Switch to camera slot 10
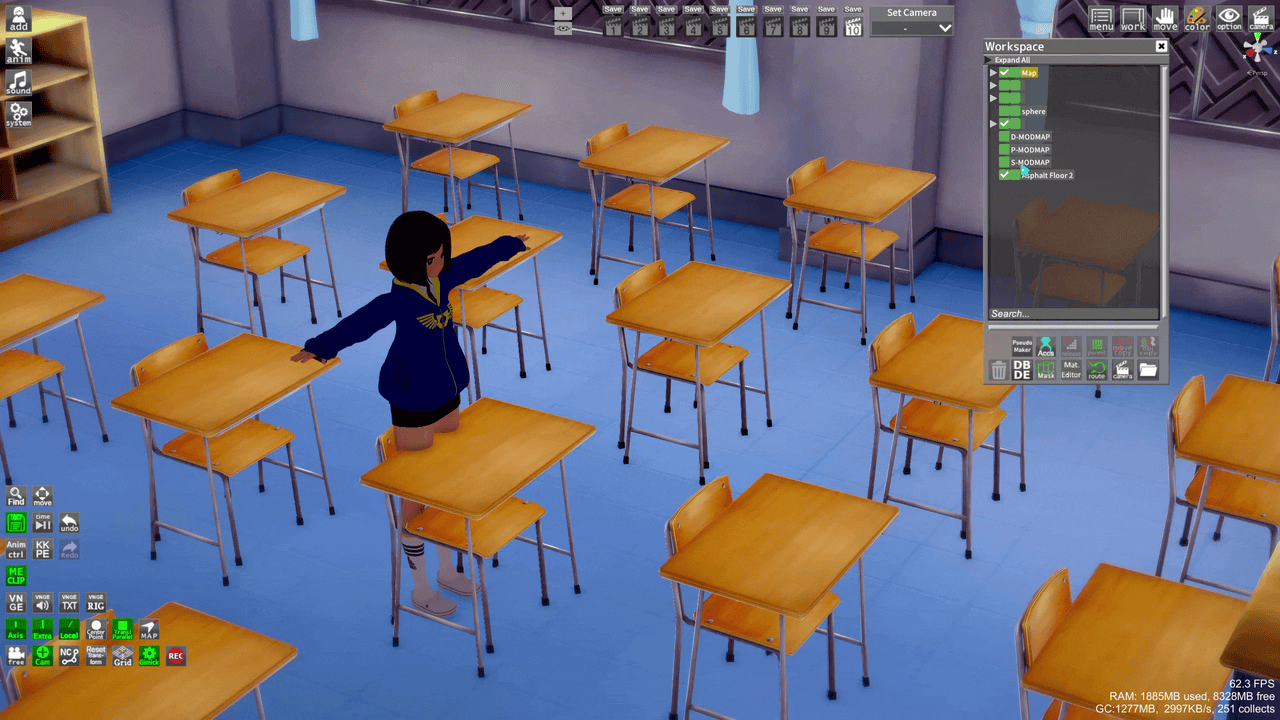Viewport: 1280px width, 720px height. tap(853, 28)
